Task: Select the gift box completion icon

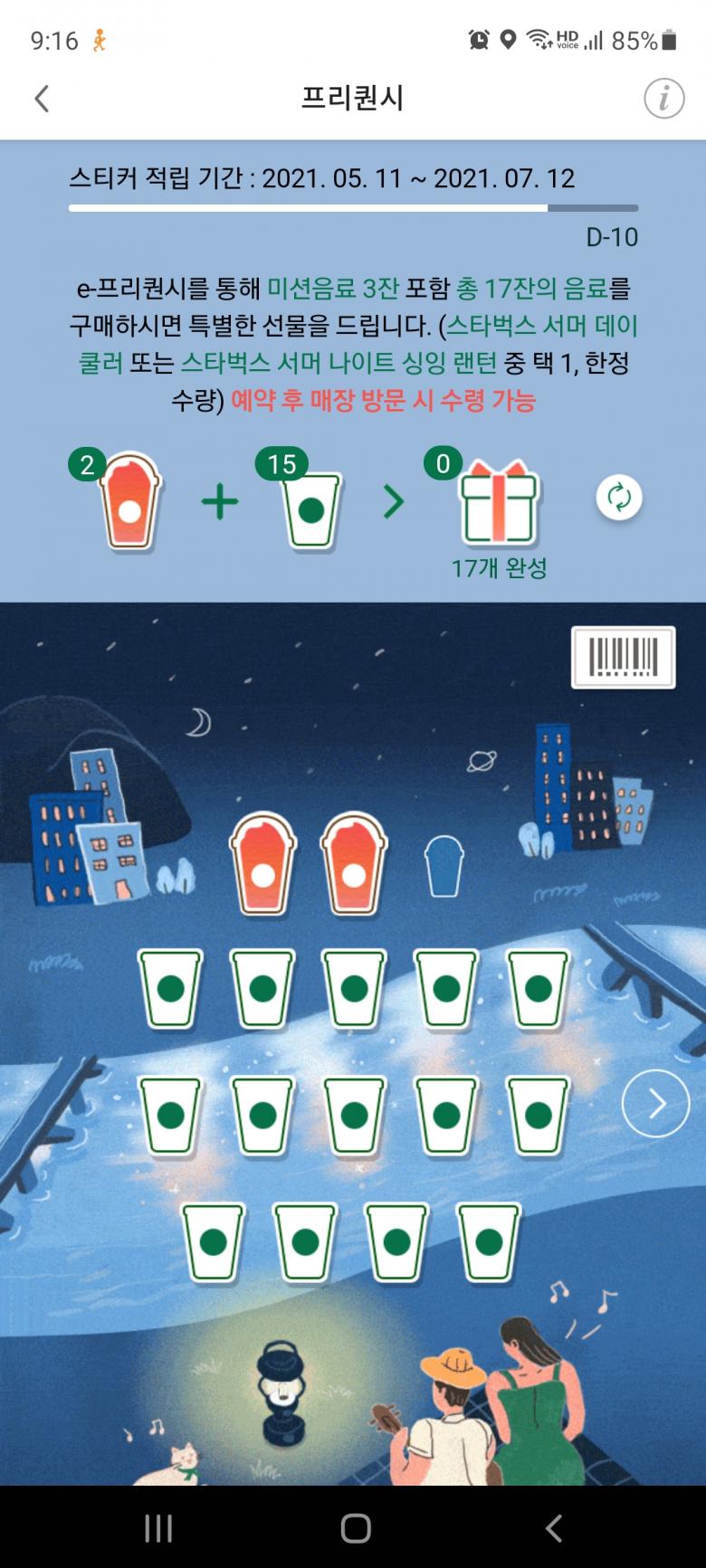Action: click(499, 502)
